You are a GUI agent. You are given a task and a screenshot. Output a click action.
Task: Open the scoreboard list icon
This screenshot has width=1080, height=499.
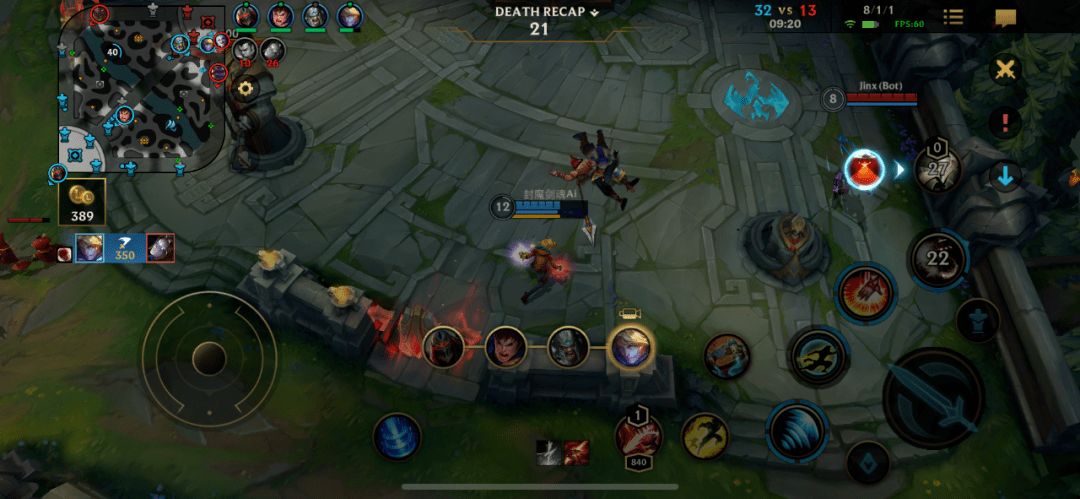953,17
